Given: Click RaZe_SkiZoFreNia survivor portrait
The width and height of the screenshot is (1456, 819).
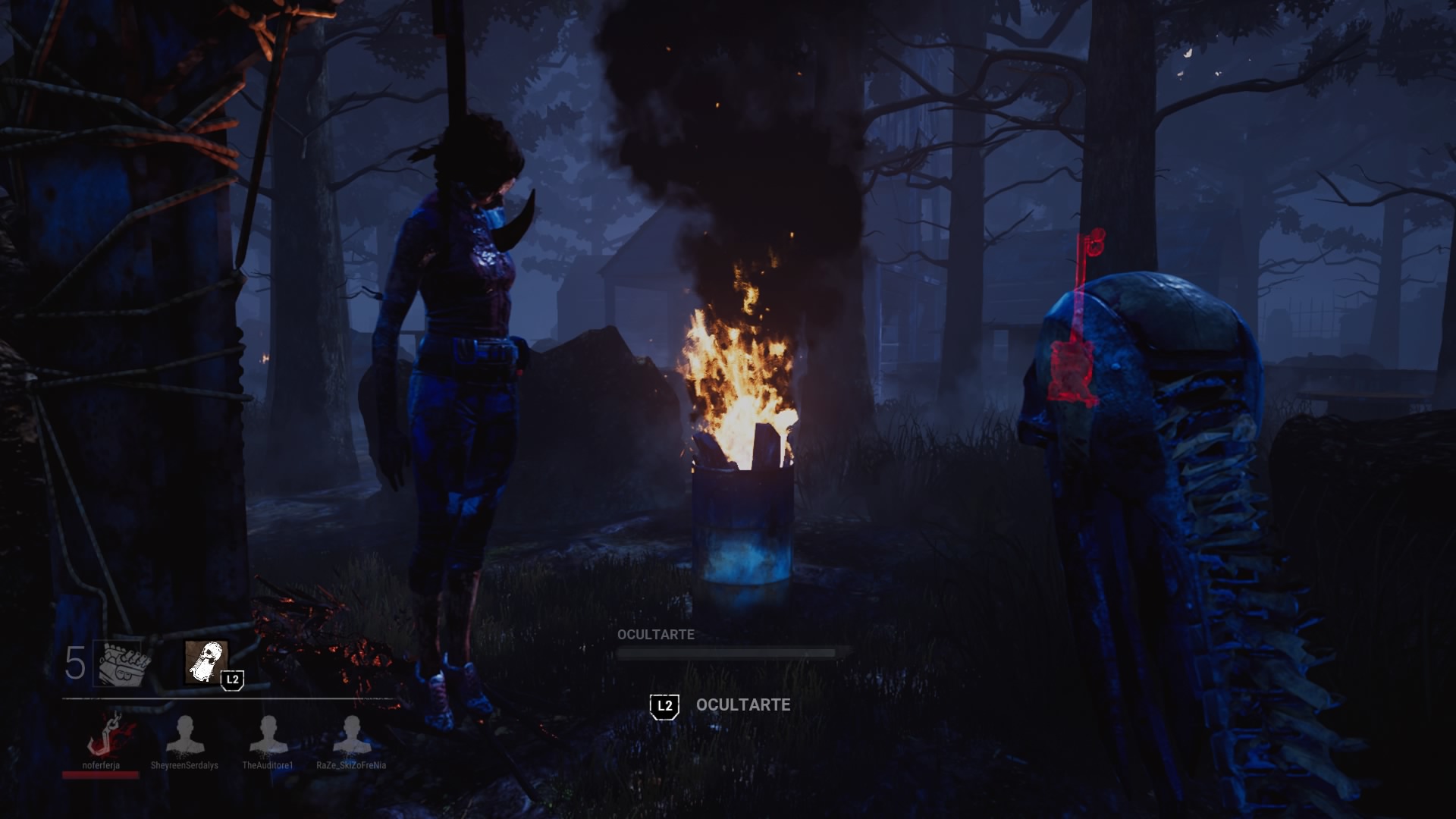Looking at the screenshot, I should (x=351, y=736).
